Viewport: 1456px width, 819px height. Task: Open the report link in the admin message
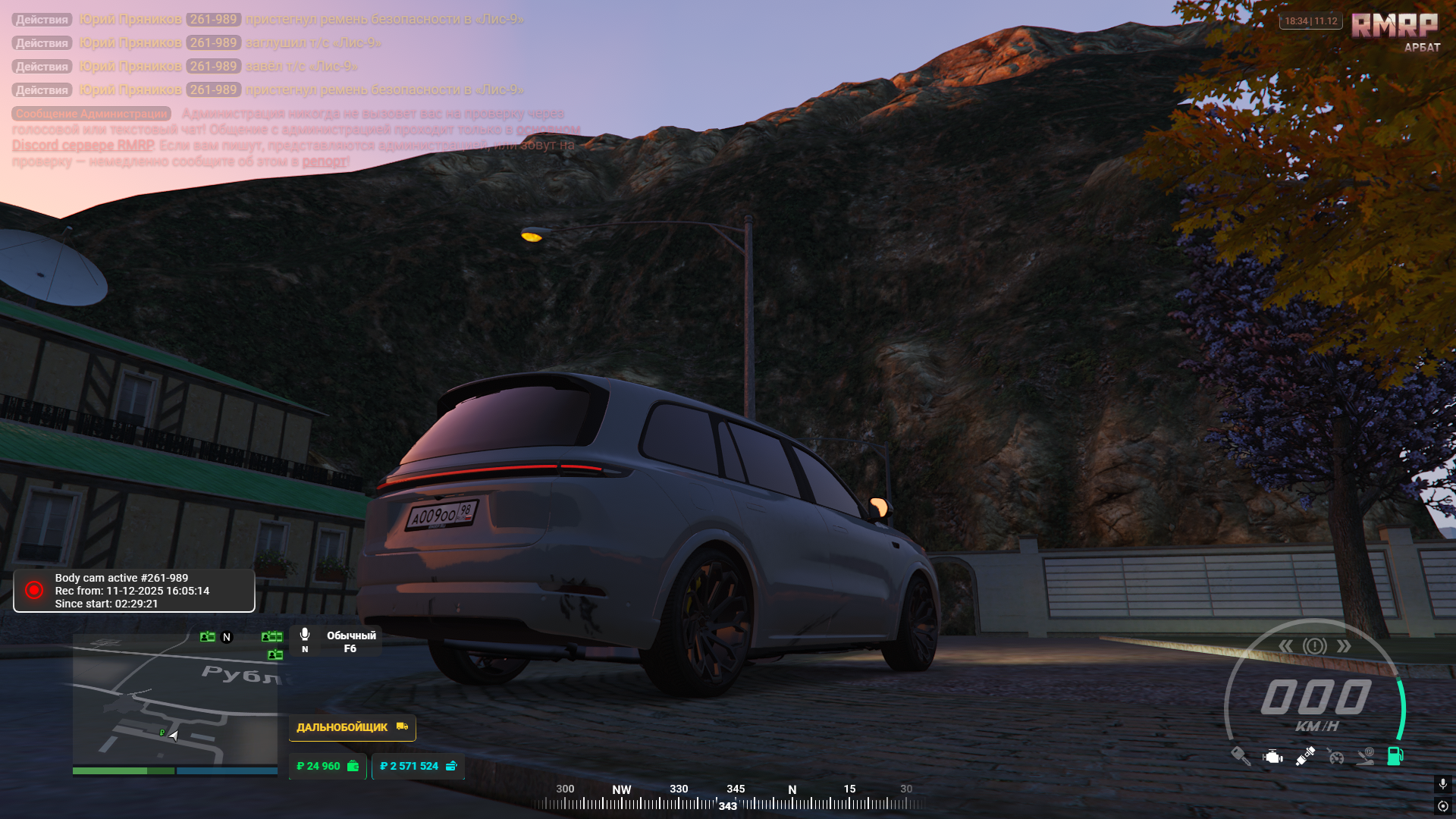(325, 162)
